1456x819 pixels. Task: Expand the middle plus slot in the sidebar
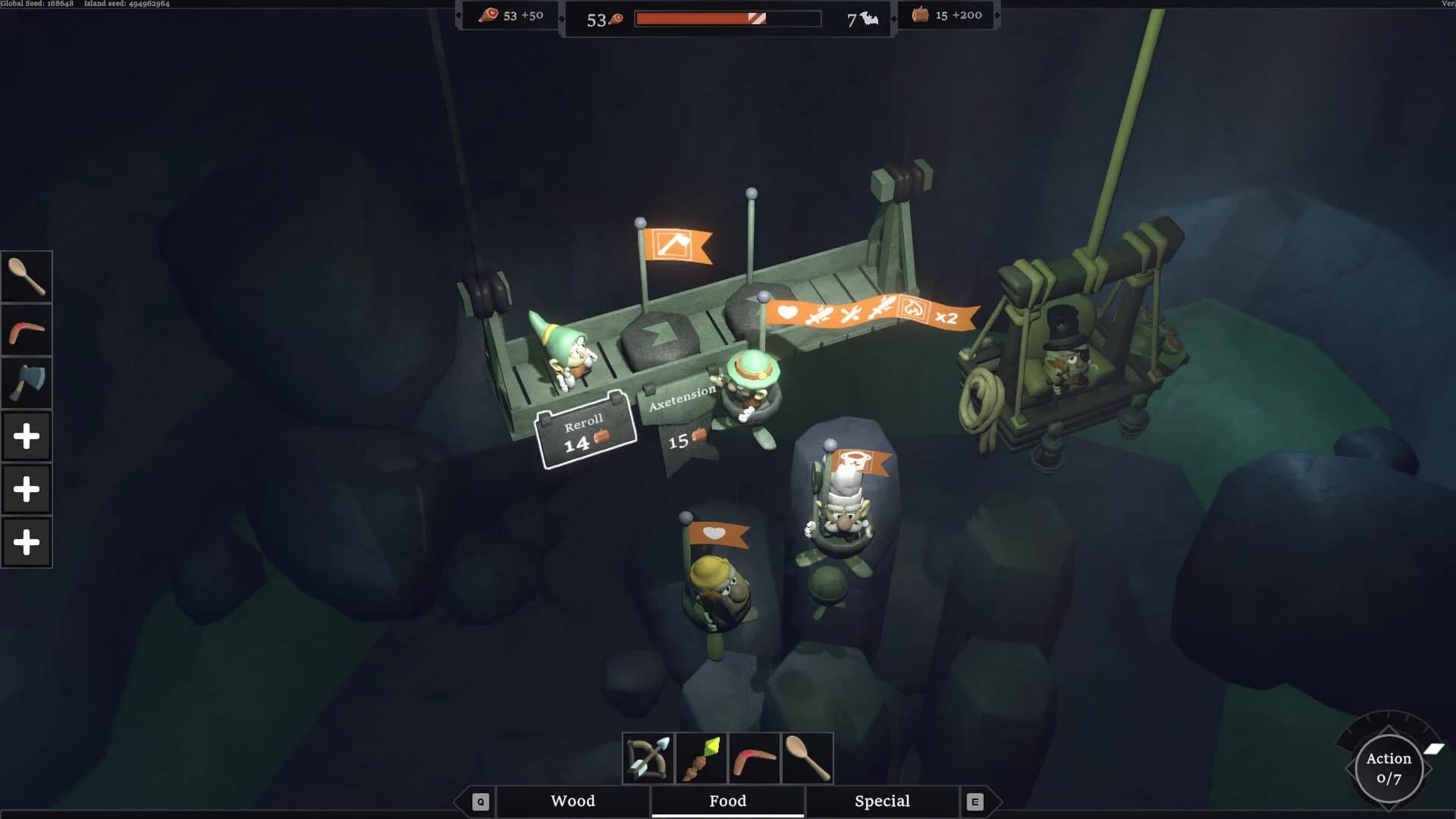click(x=27, y=488)
